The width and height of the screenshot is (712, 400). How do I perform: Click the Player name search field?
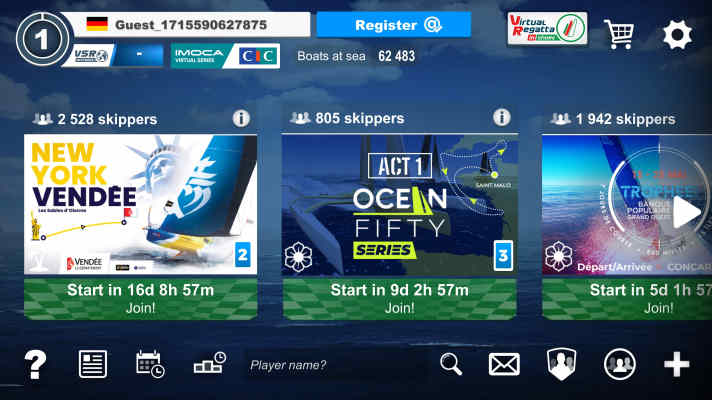(335, 365)
